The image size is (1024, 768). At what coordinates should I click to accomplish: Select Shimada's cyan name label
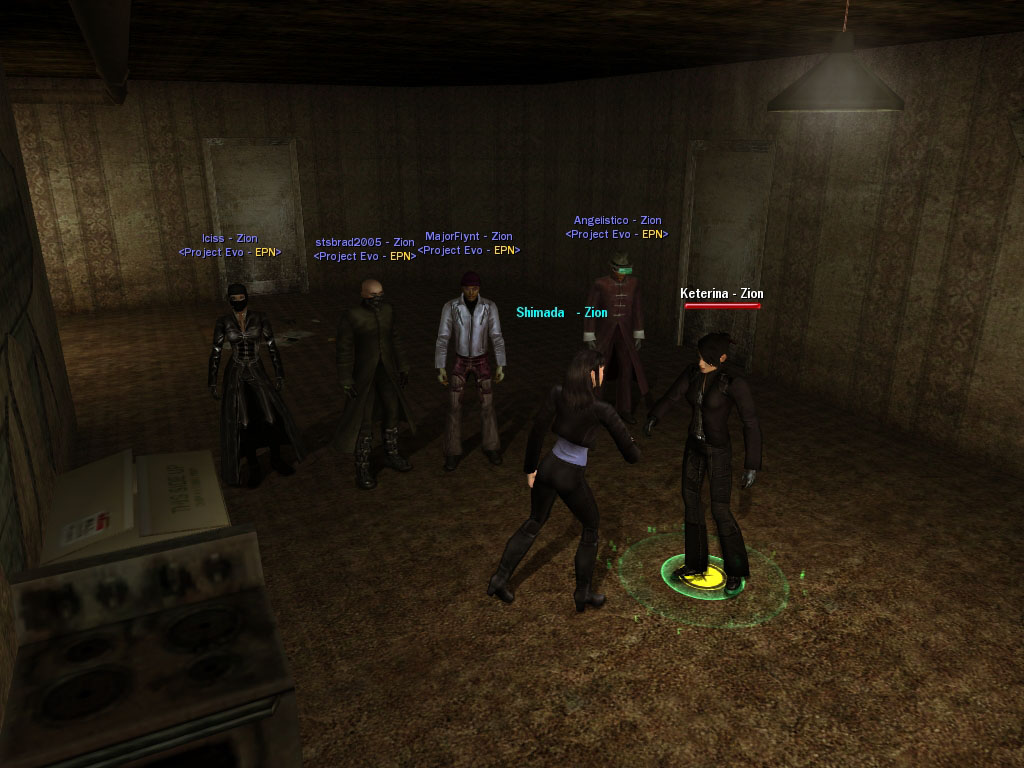pyautogui.click(x=561, y=313)
